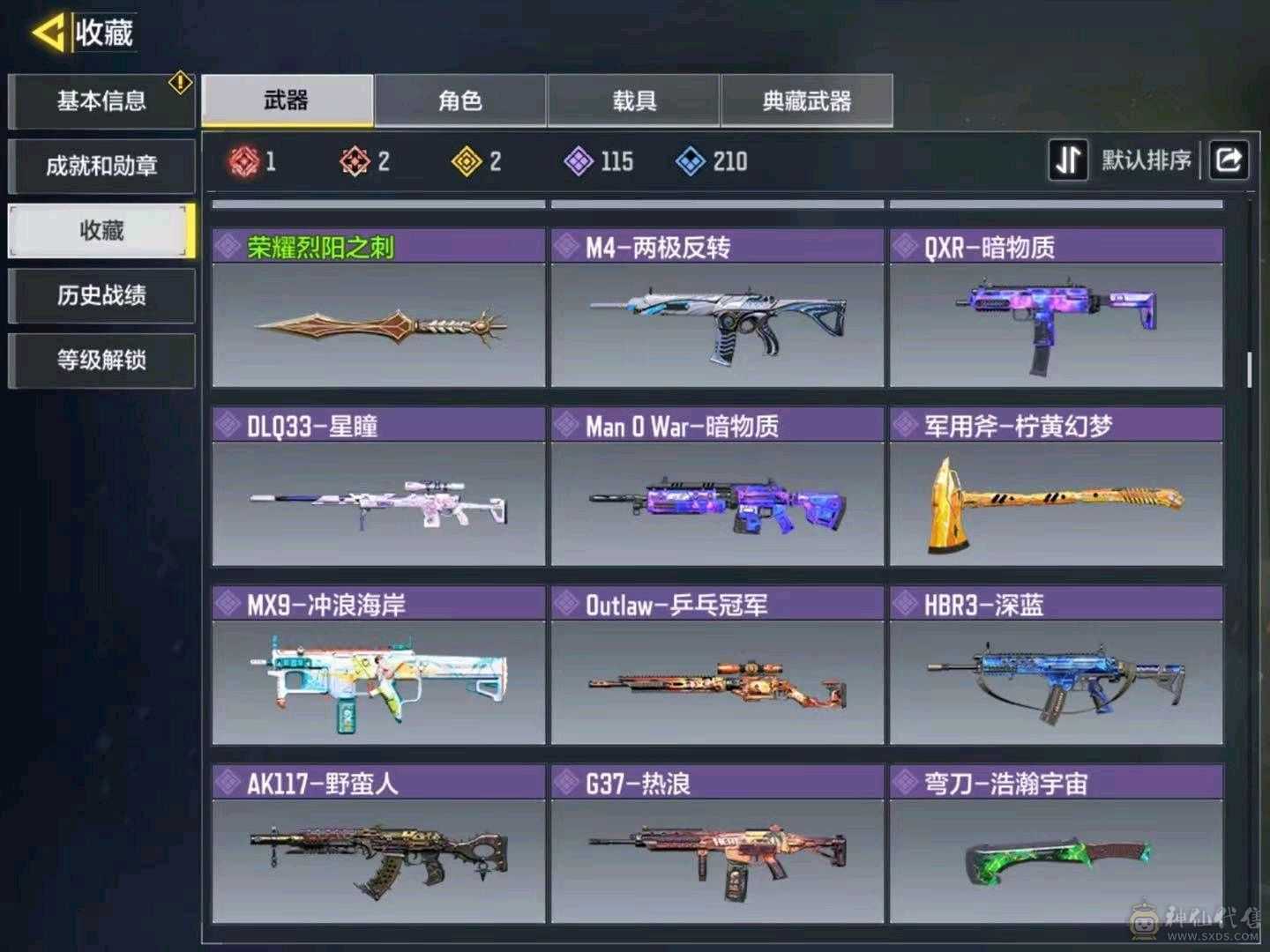Select the 武器 tab

coord(285,100)
